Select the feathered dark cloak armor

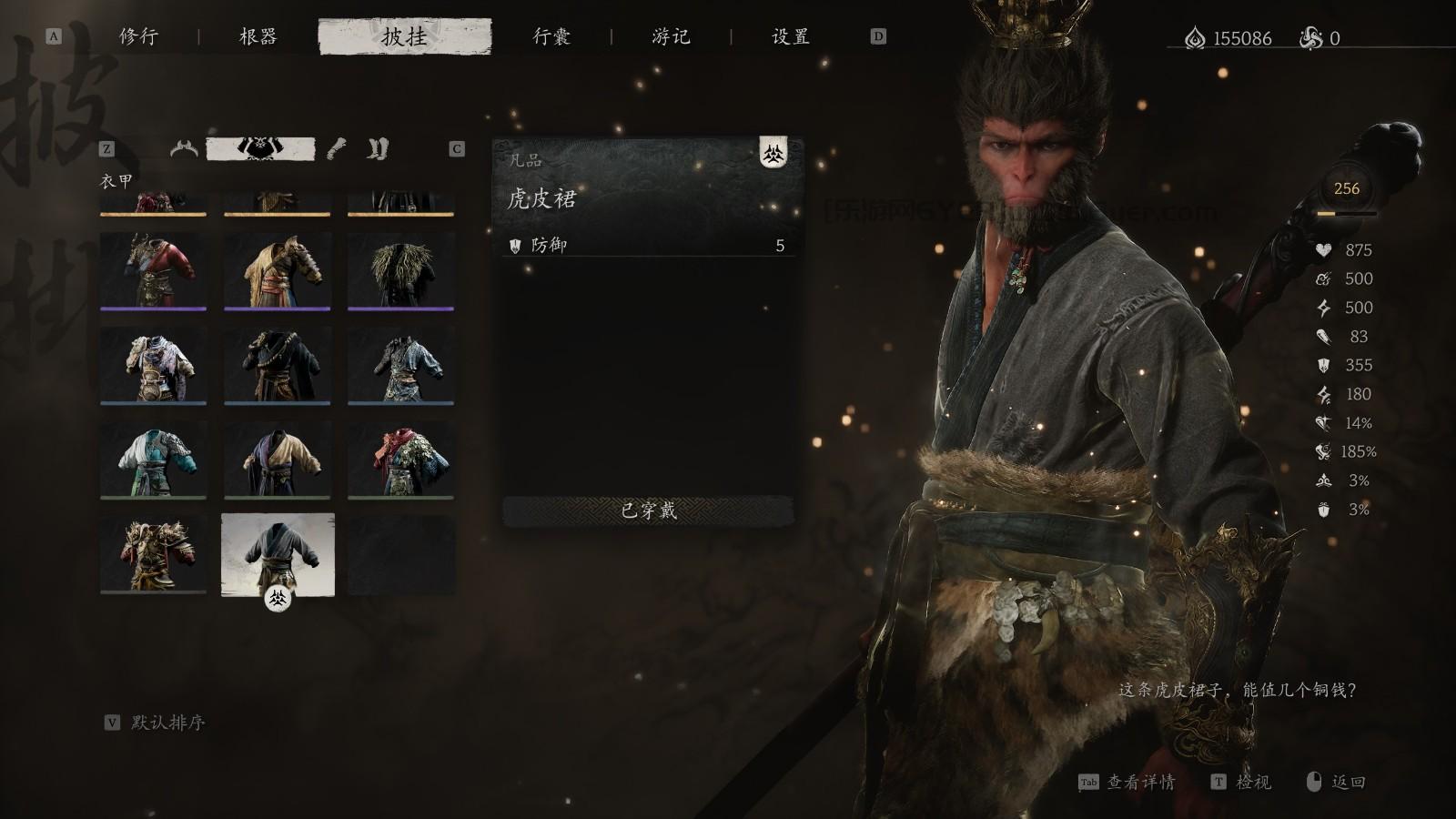400,270
